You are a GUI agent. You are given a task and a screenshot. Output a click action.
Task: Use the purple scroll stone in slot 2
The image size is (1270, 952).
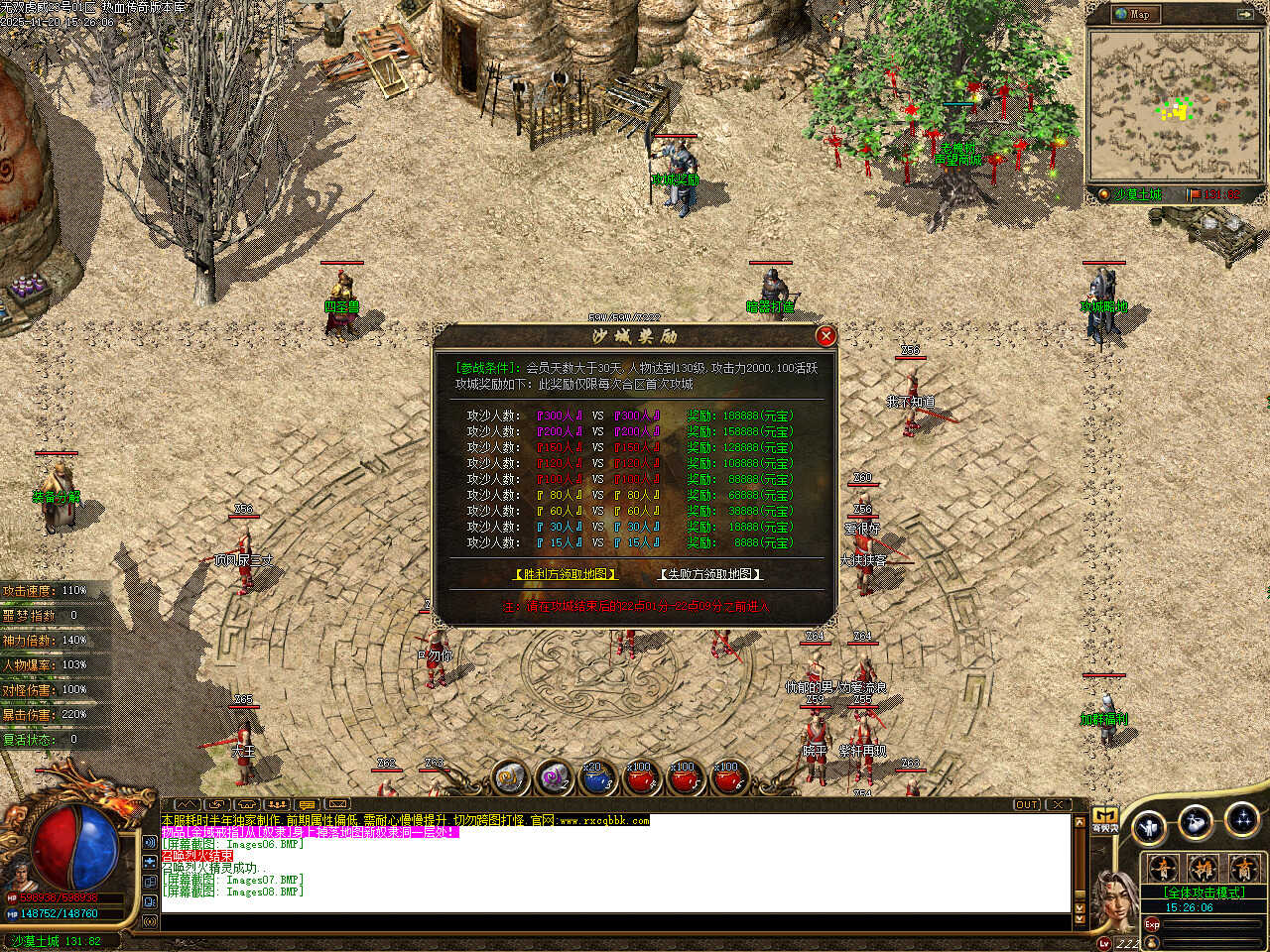pyautogui.click(x=554, y=778)
